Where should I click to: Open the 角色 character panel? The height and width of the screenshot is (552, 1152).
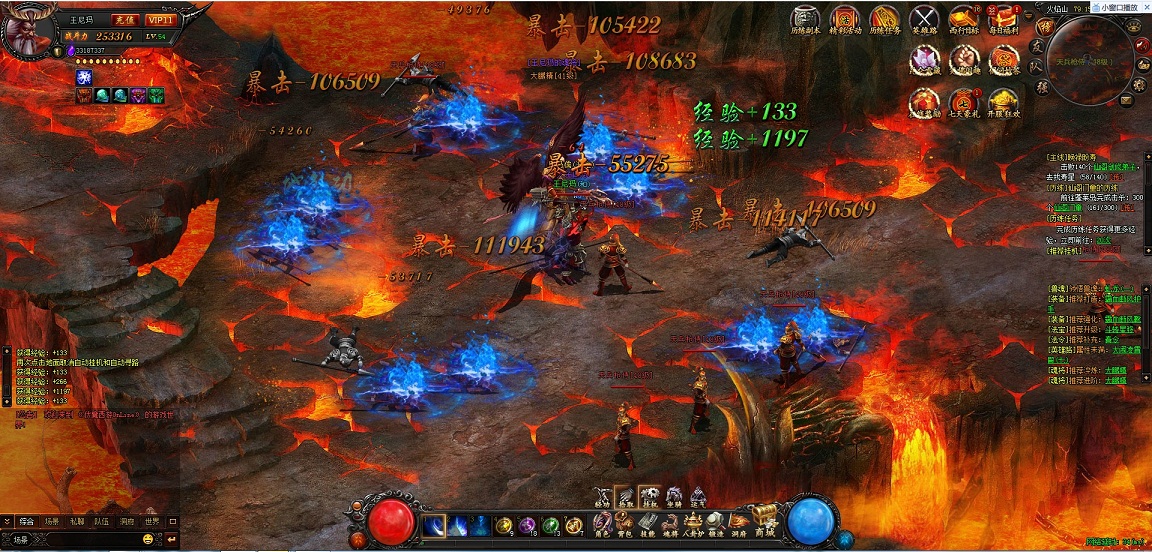(x=602, y=522)
